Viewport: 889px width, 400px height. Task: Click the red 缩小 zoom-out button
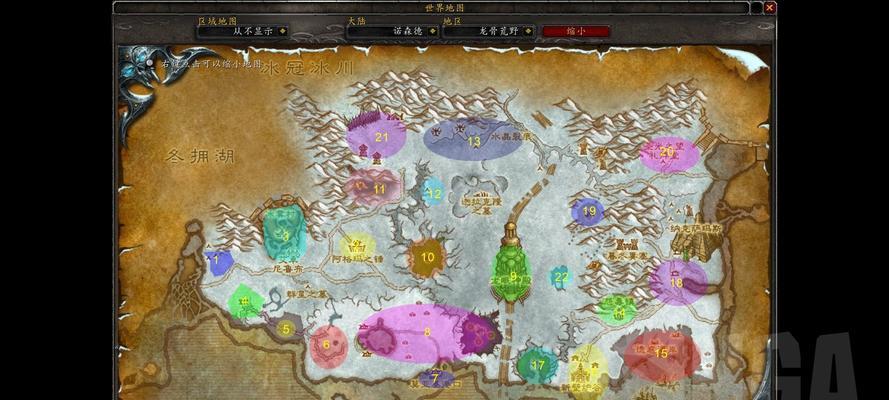pos(574,31)
